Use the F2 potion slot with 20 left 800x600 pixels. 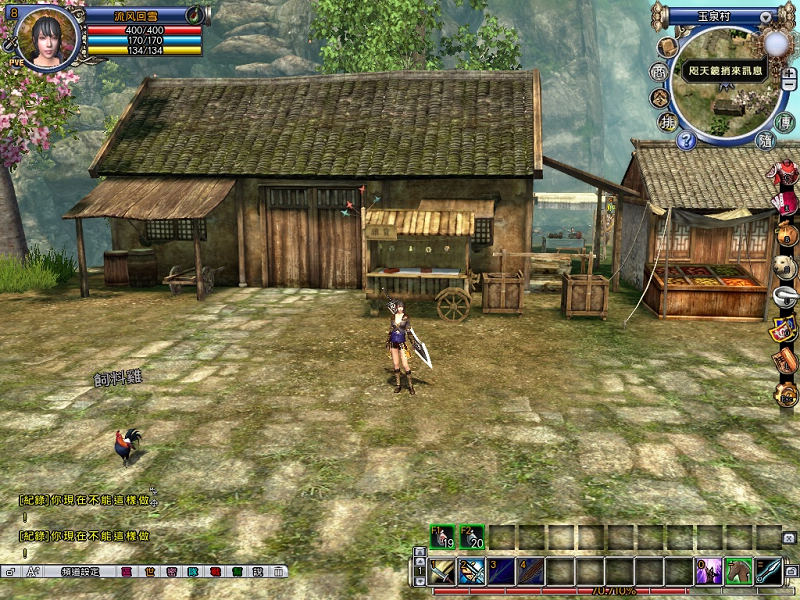tap(472, 537)
